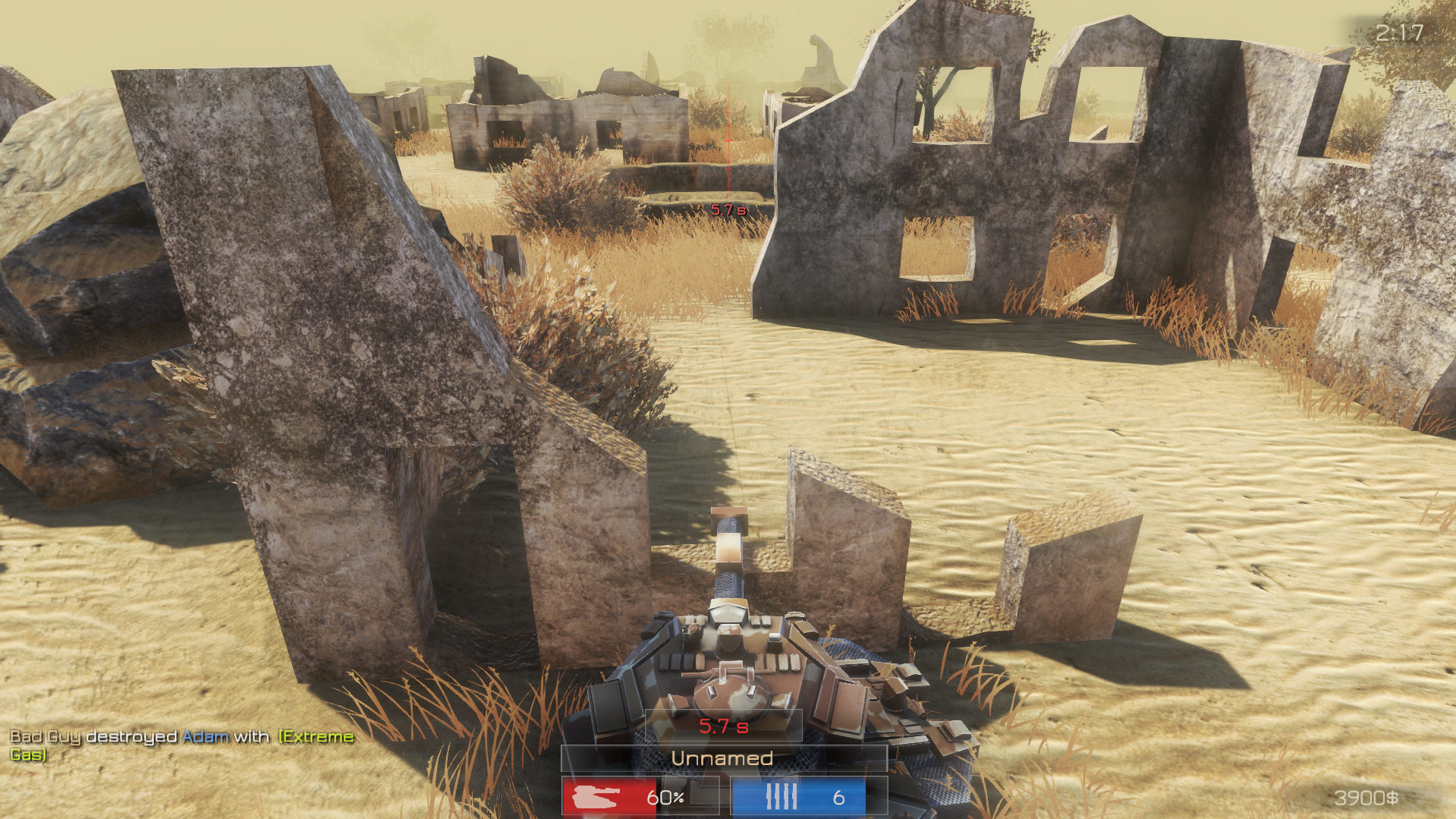Click the 5.7 s reload timer panel
Image resolution: width=1456 pixels, height=819 pixels.
[x=723, y=726]
